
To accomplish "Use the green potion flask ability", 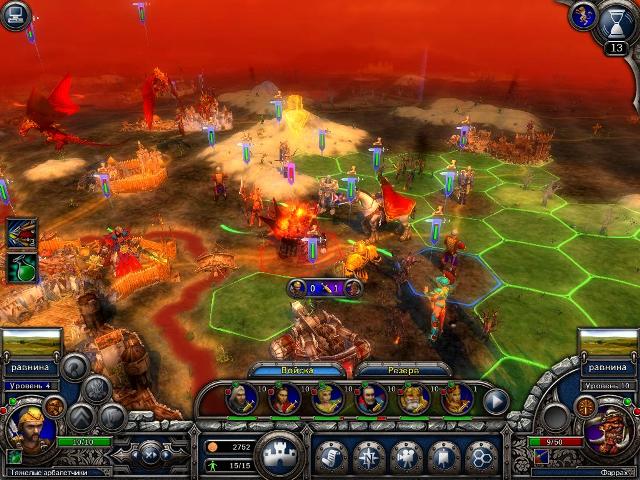I will tap(21, 267).
